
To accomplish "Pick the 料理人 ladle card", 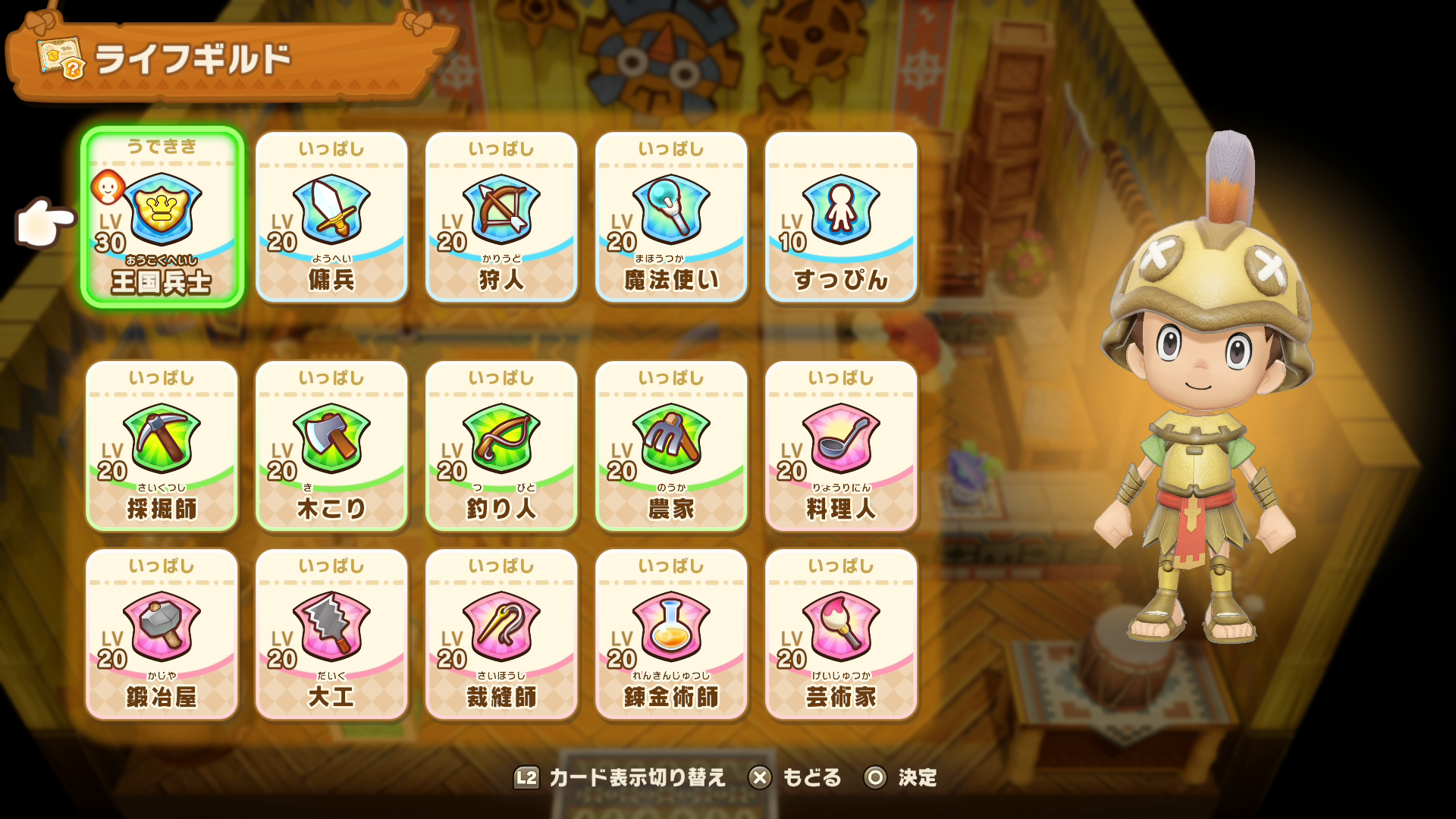I will 841,446.
